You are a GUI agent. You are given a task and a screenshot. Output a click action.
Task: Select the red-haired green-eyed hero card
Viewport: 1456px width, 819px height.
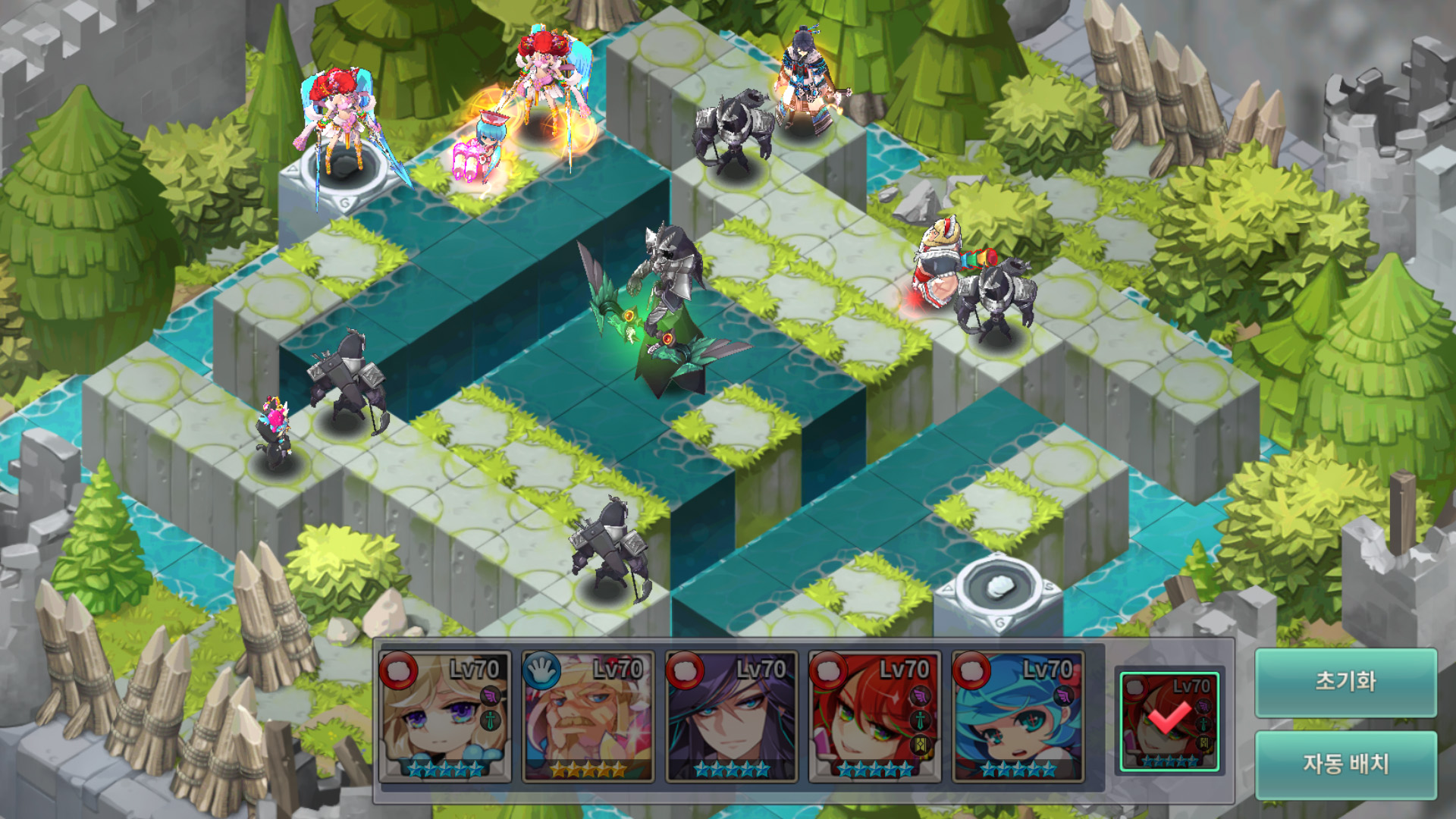pyautogui.click(x=874, y=716)
